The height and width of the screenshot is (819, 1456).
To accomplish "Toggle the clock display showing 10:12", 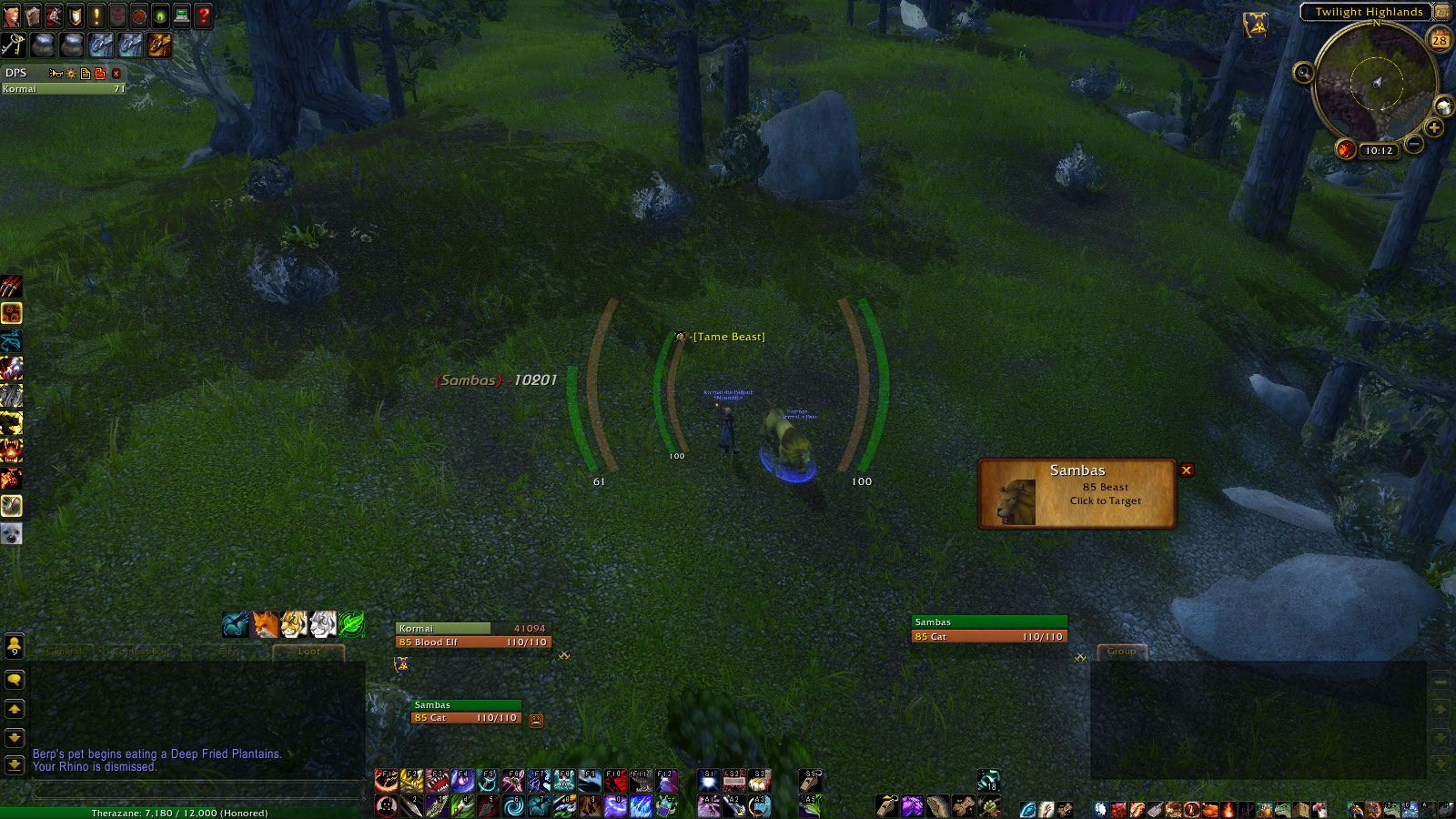I will coord(1377,150).
